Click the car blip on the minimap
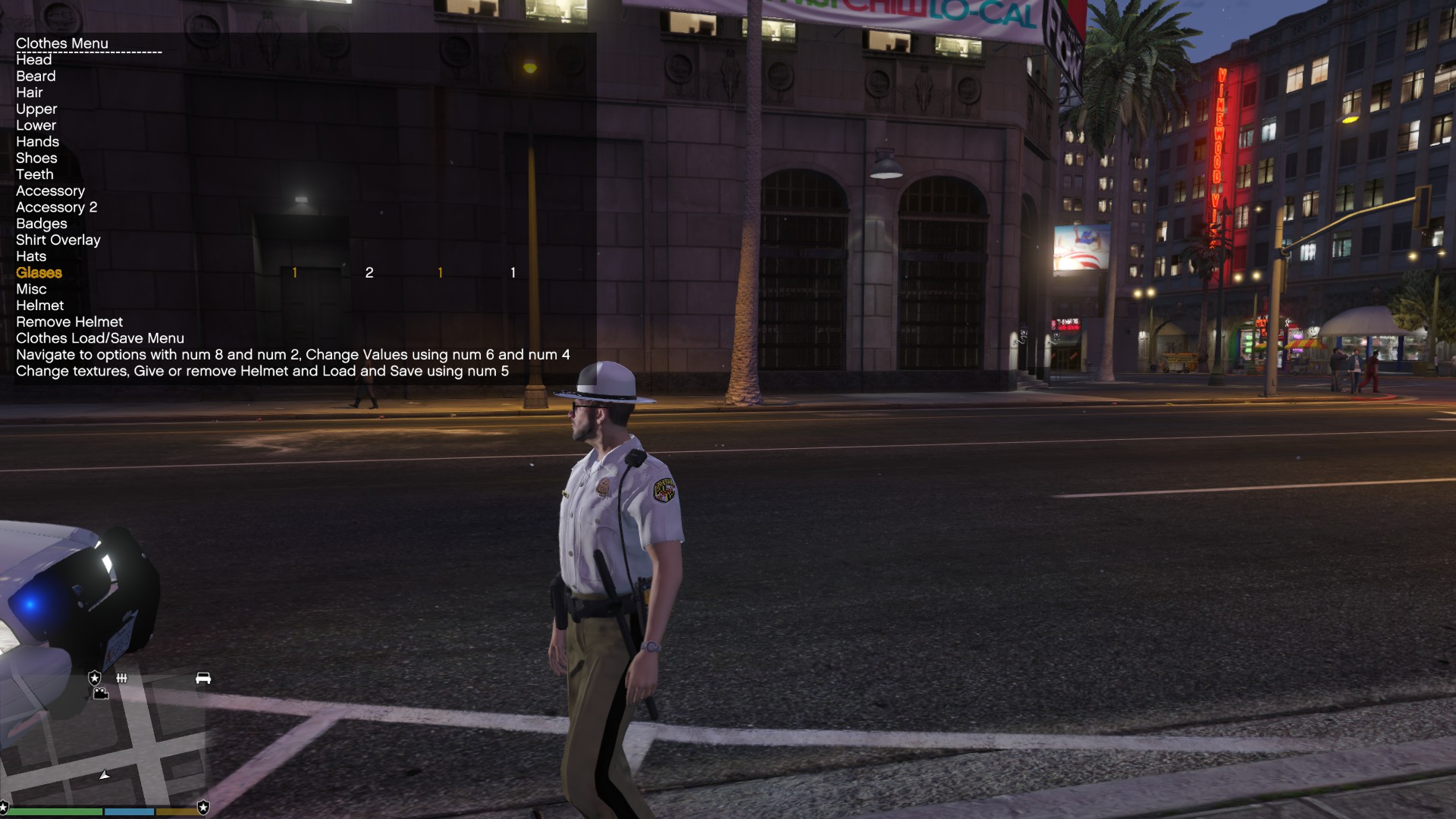The image size is (1456, 819). coord(203,678)
